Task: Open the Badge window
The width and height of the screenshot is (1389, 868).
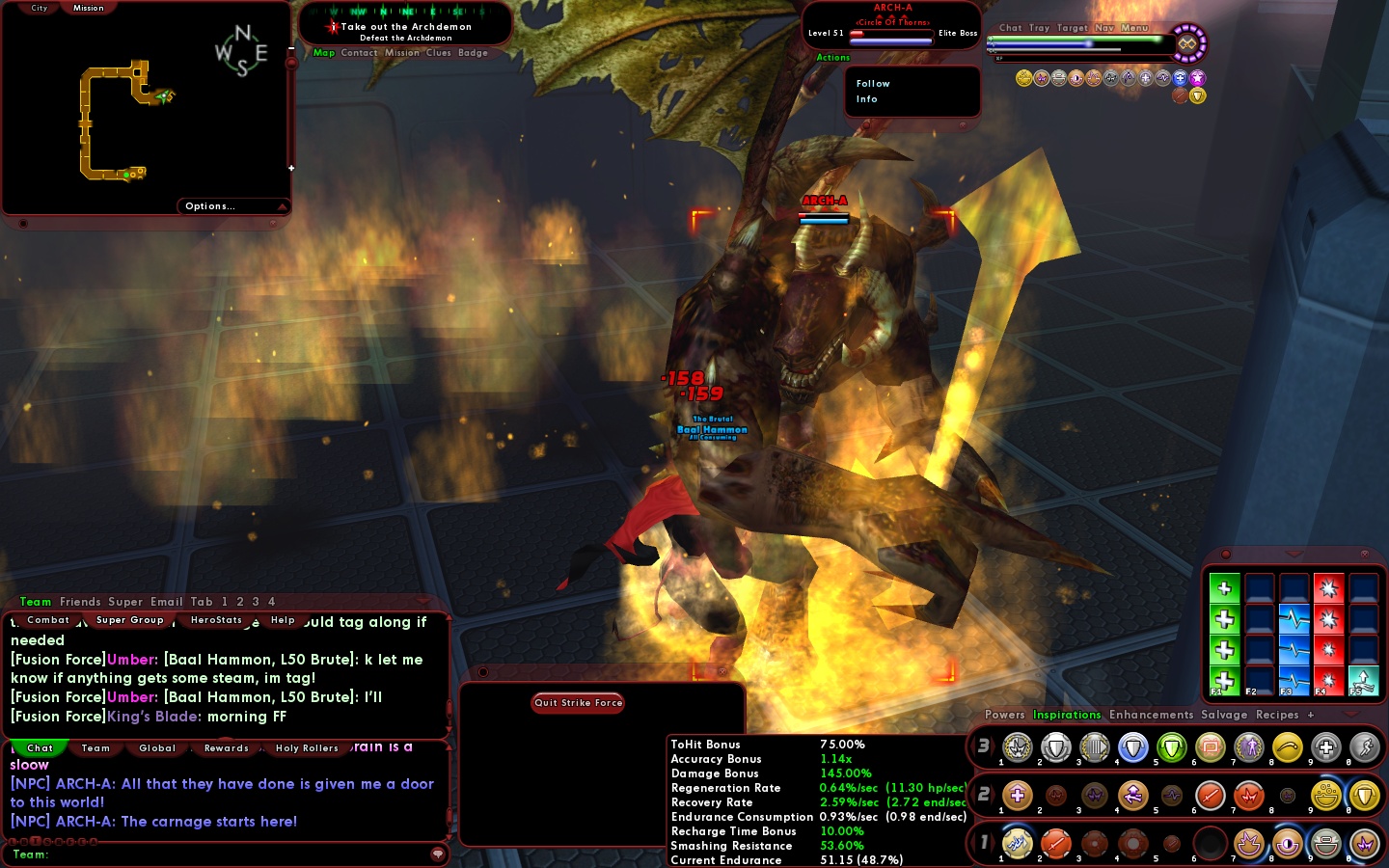Action: point(473,53)
